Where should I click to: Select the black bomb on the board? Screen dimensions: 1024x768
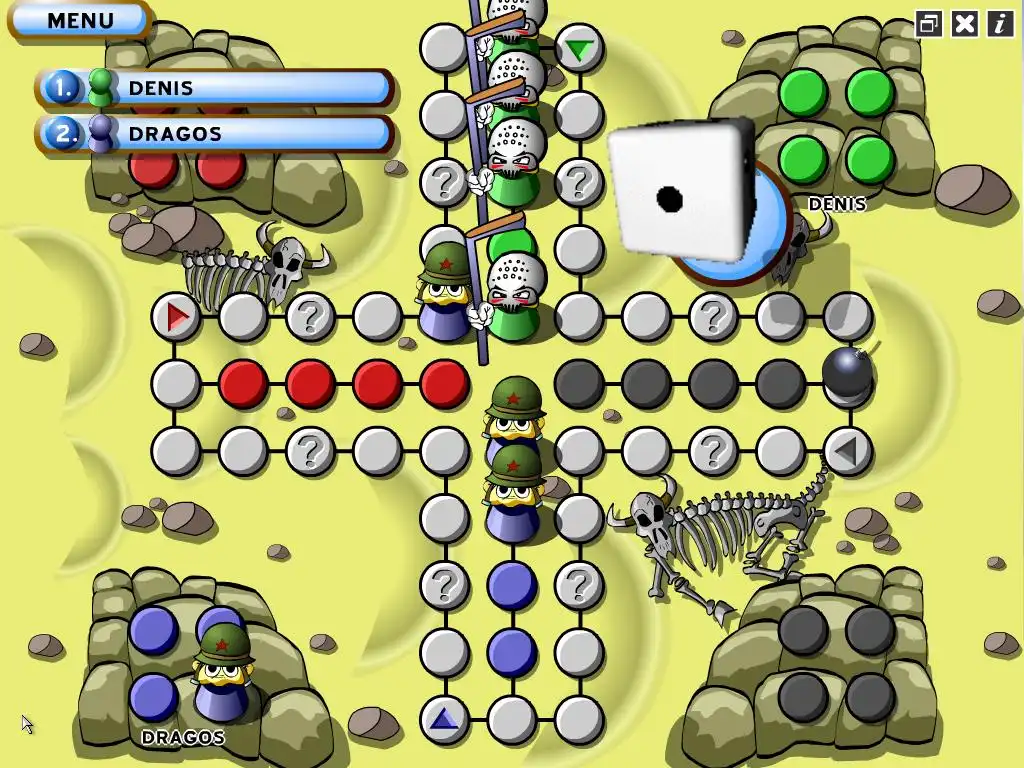[847, 373]
